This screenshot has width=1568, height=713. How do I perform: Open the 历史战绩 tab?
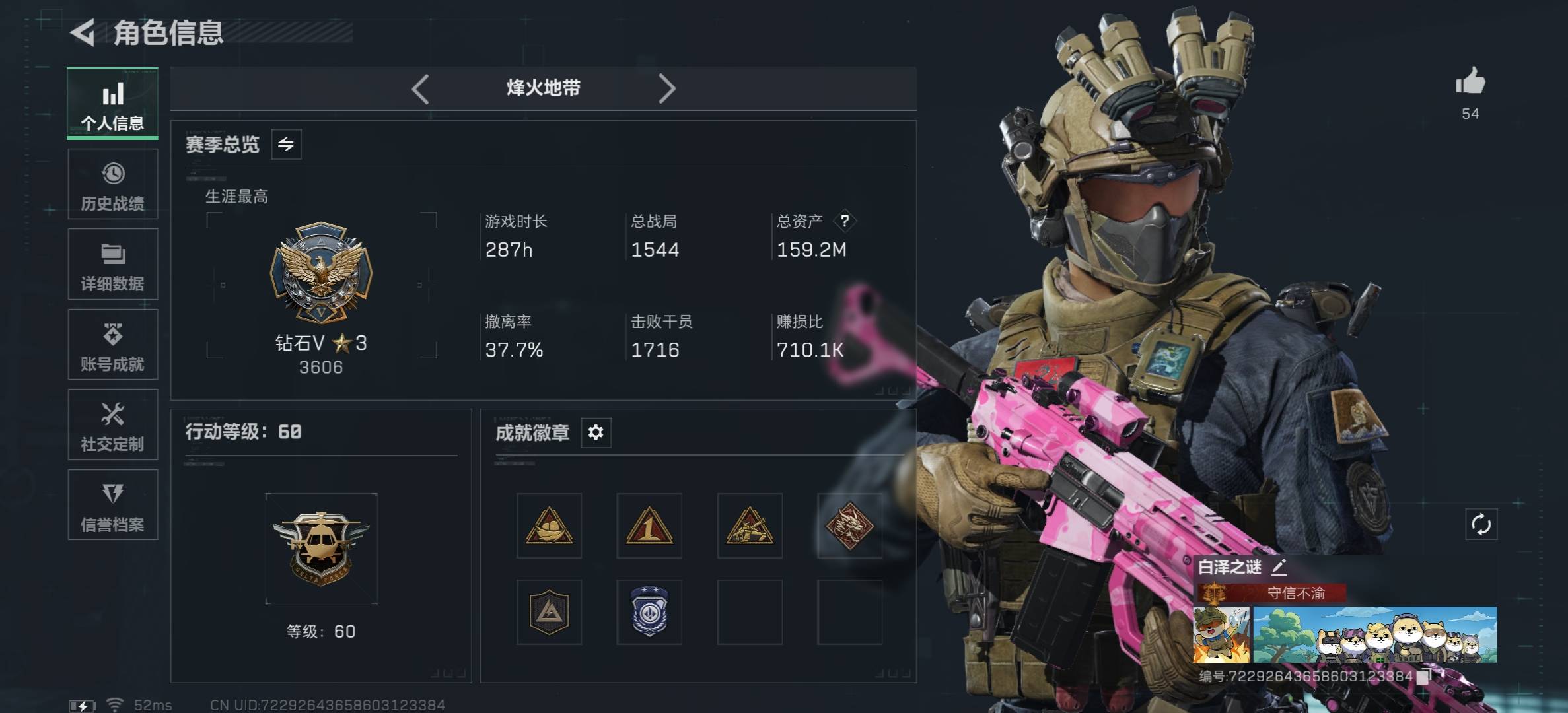pos(112,184)
